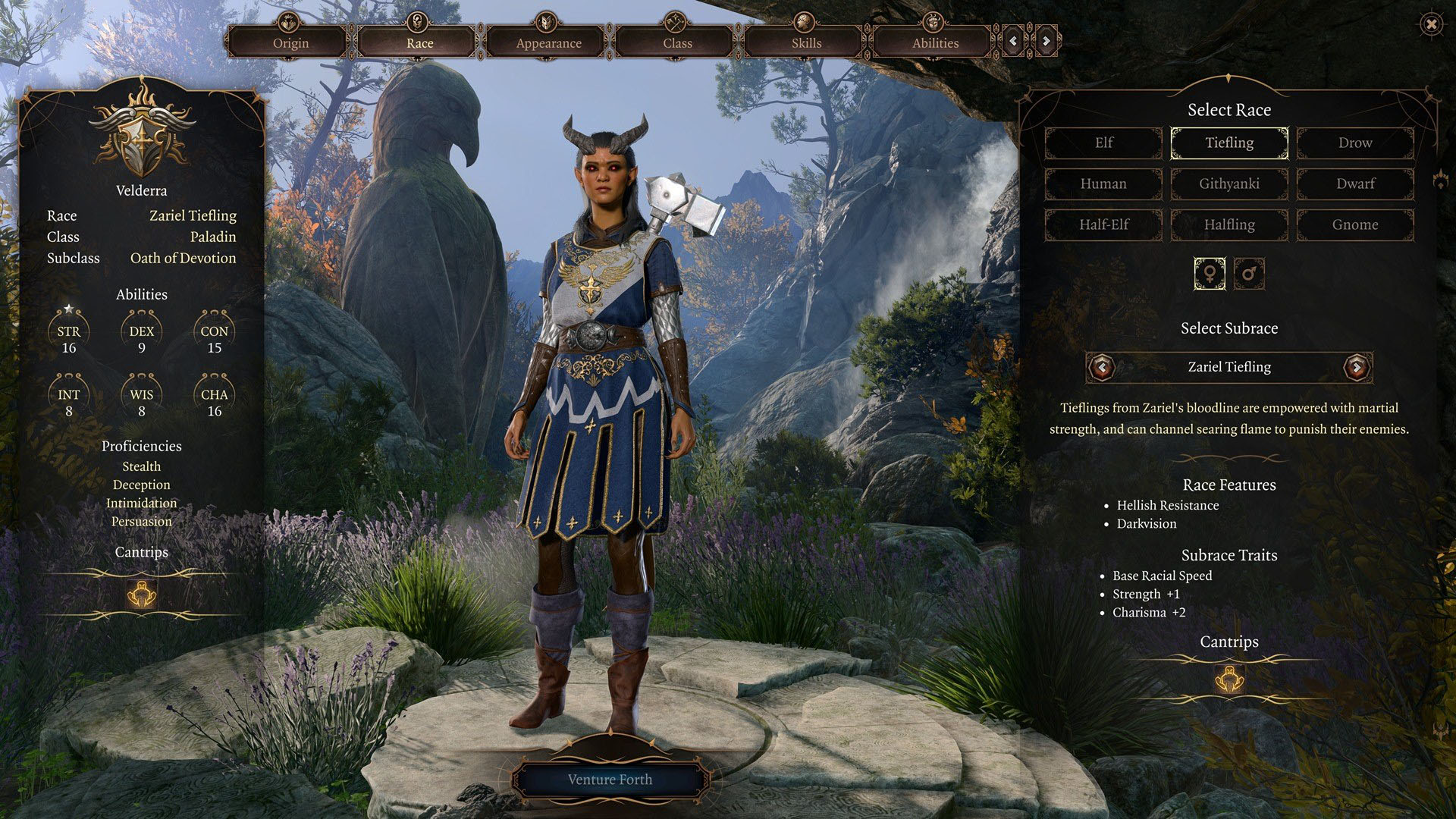Close the character creation screen

pyautogui.click(x=1431, y=25)
